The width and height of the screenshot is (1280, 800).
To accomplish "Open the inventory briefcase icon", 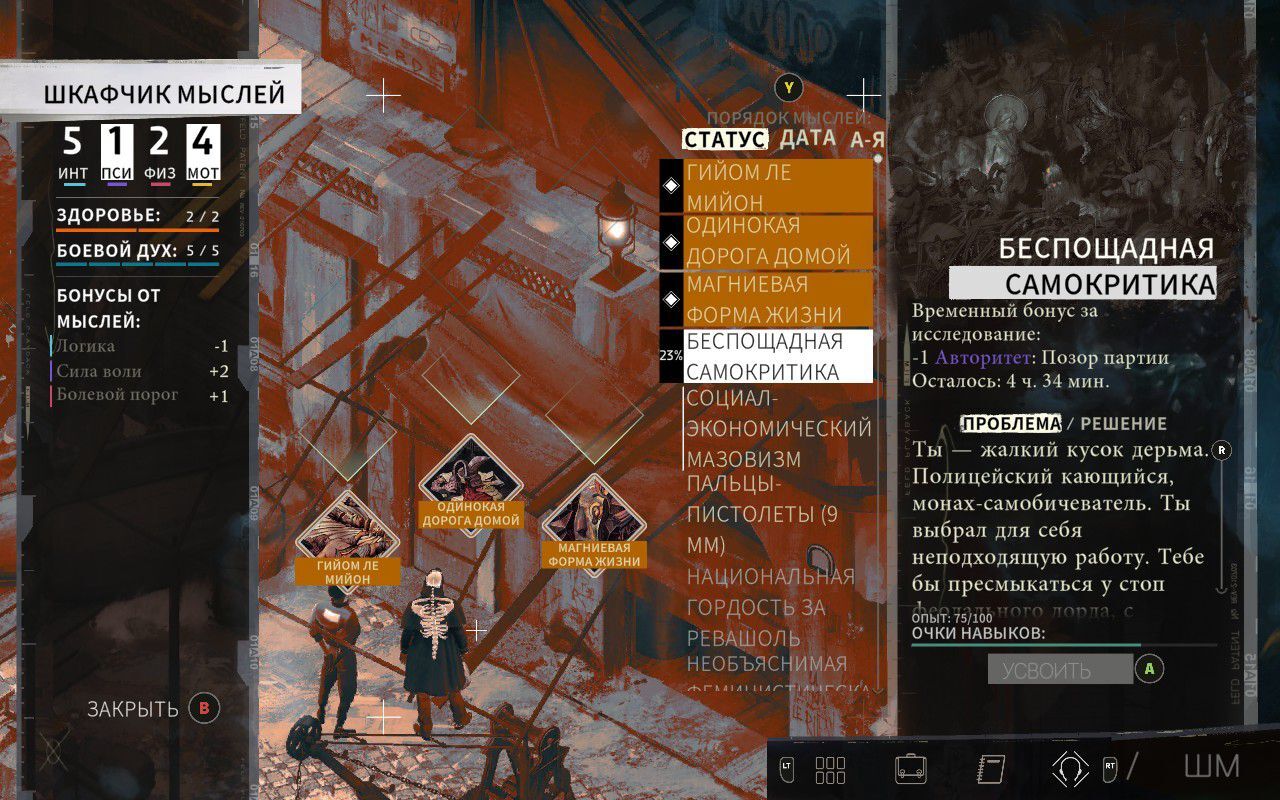I will pos(910,768).
